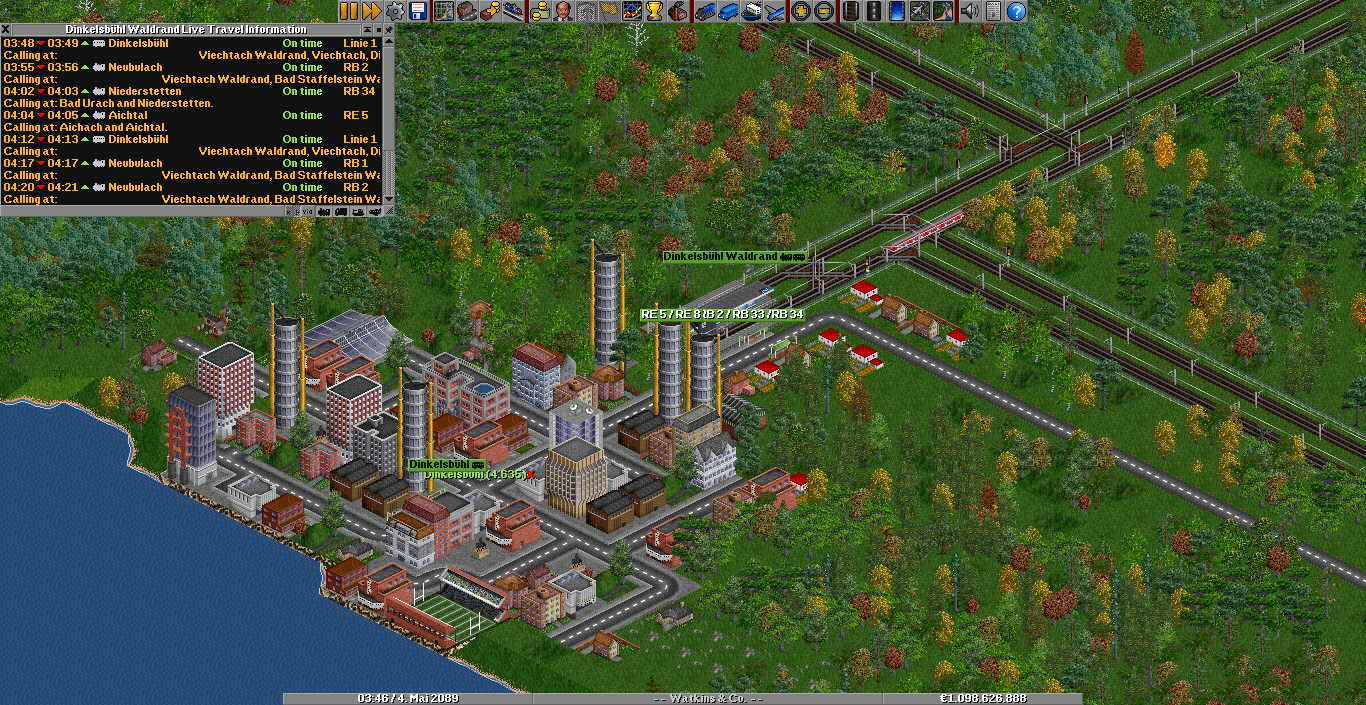Open the game options gear menu

pos(395,11)
